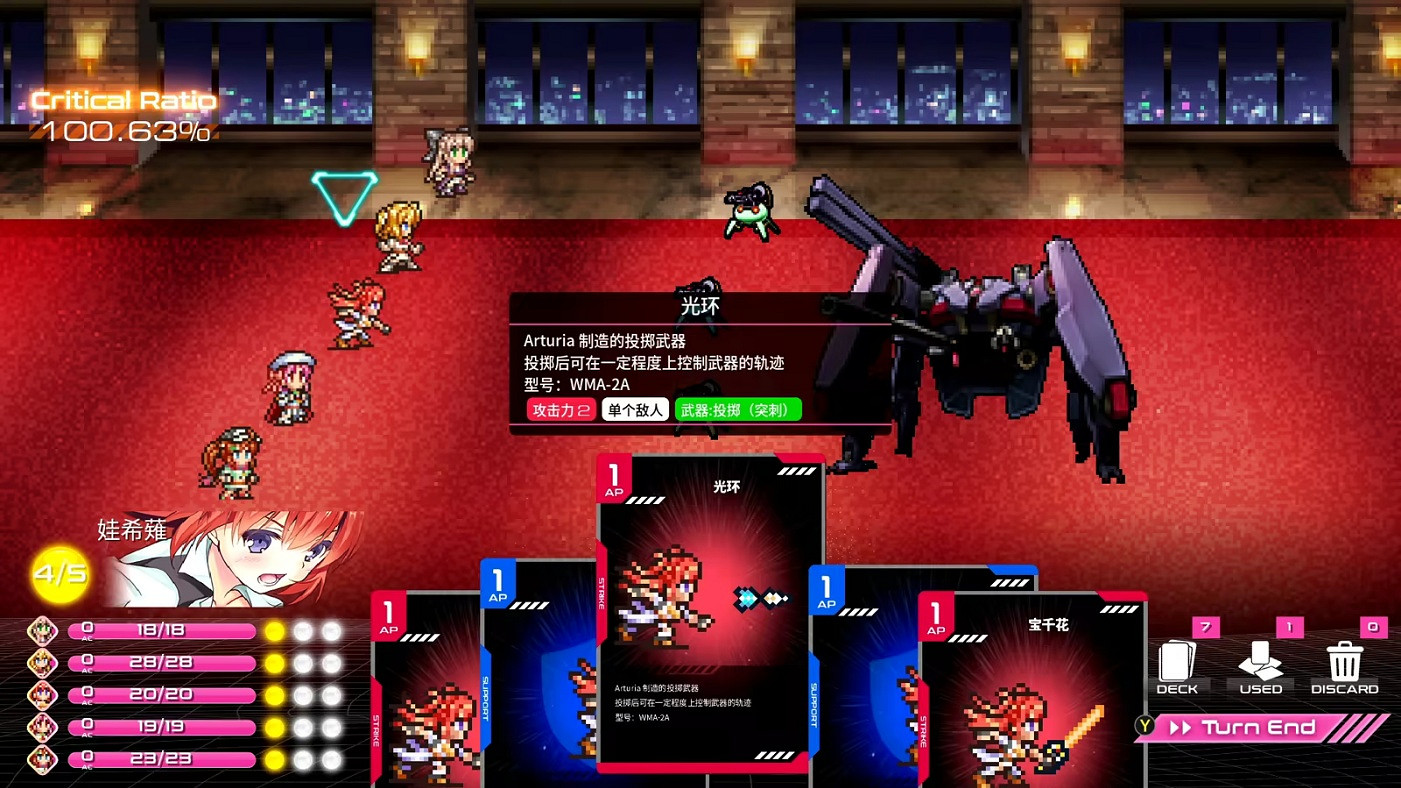This screenshot has width=1401, height=788.
Task: Click the bottom portrait beside 23/23 HP
Action: [42, 758]
